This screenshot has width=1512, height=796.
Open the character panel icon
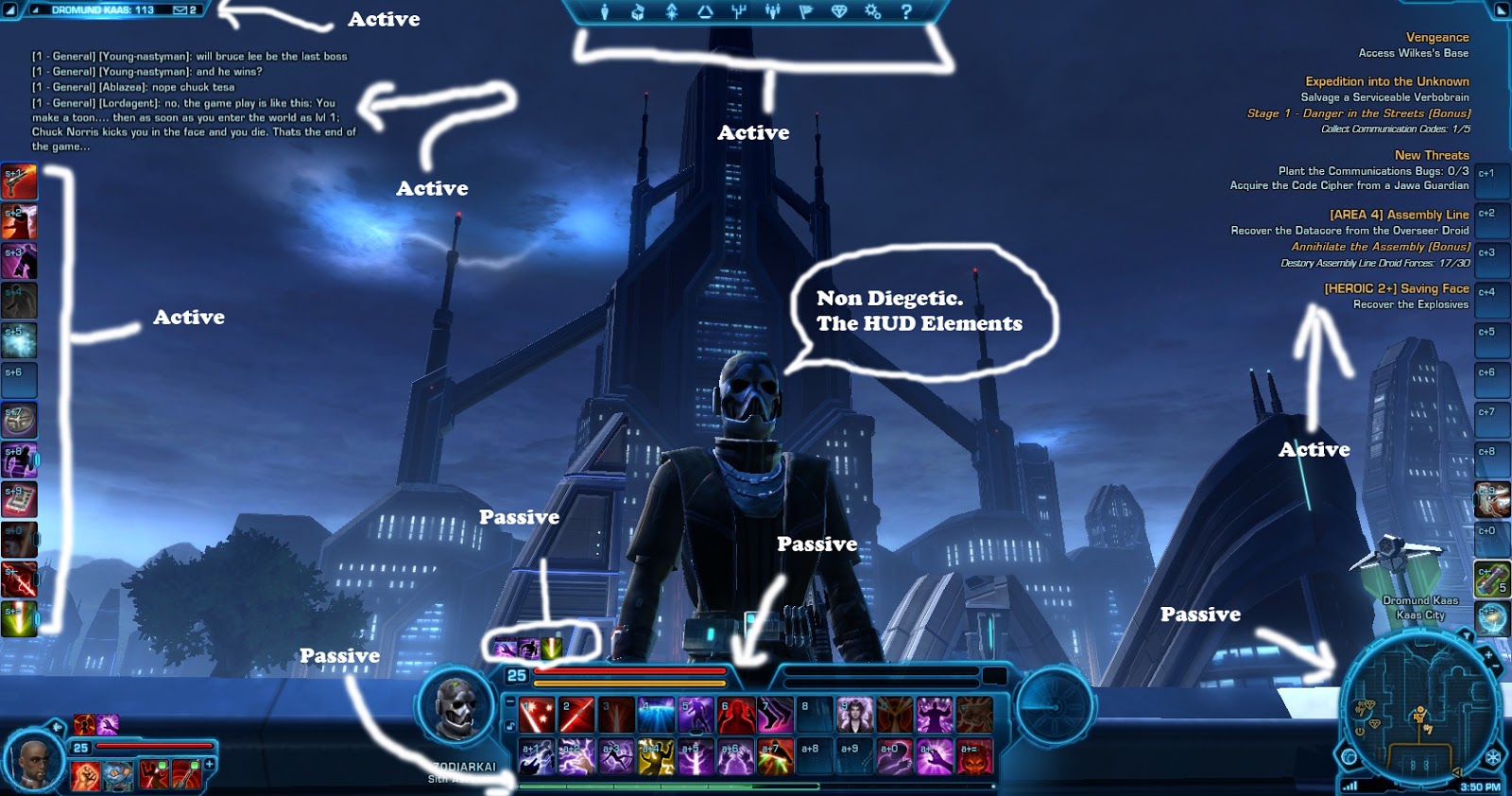coord(605,12)
